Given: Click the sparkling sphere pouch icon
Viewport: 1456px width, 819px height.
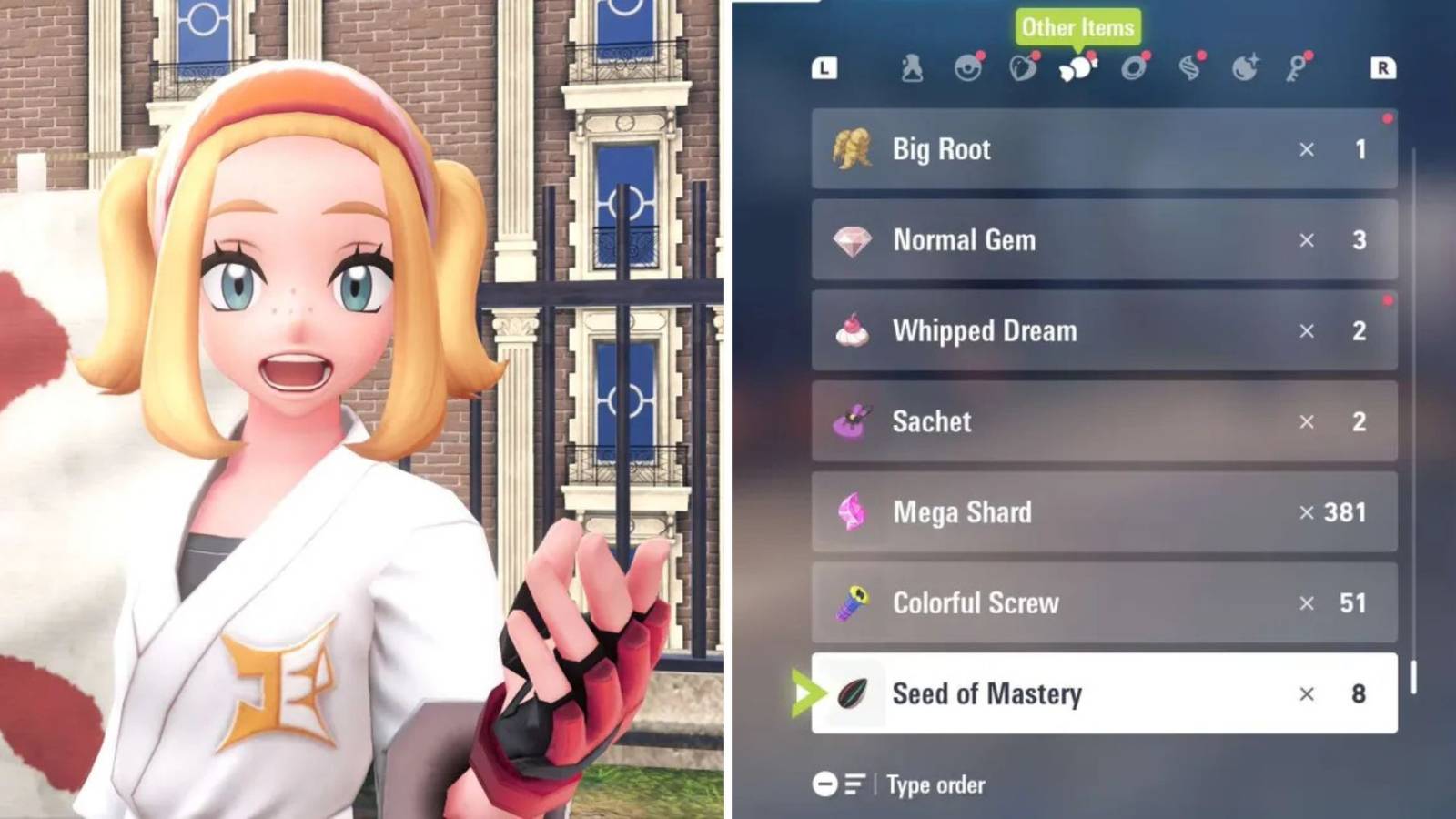Looking at the screenshot, I should click(1244, 66).
